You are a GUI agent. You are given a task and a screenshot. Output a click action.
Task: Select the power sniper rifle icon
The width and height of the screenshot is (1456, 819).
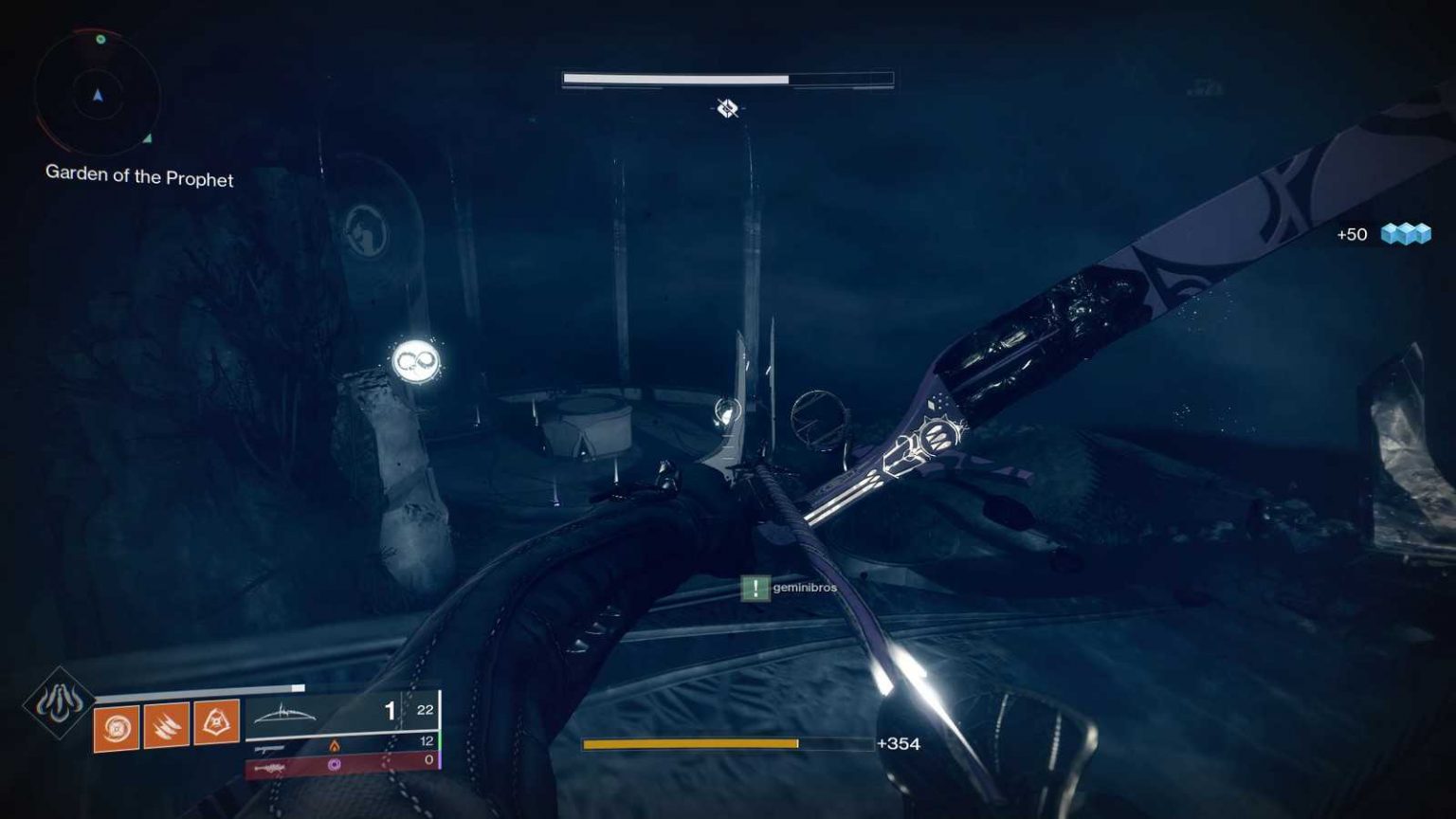(x=272, y=766)
